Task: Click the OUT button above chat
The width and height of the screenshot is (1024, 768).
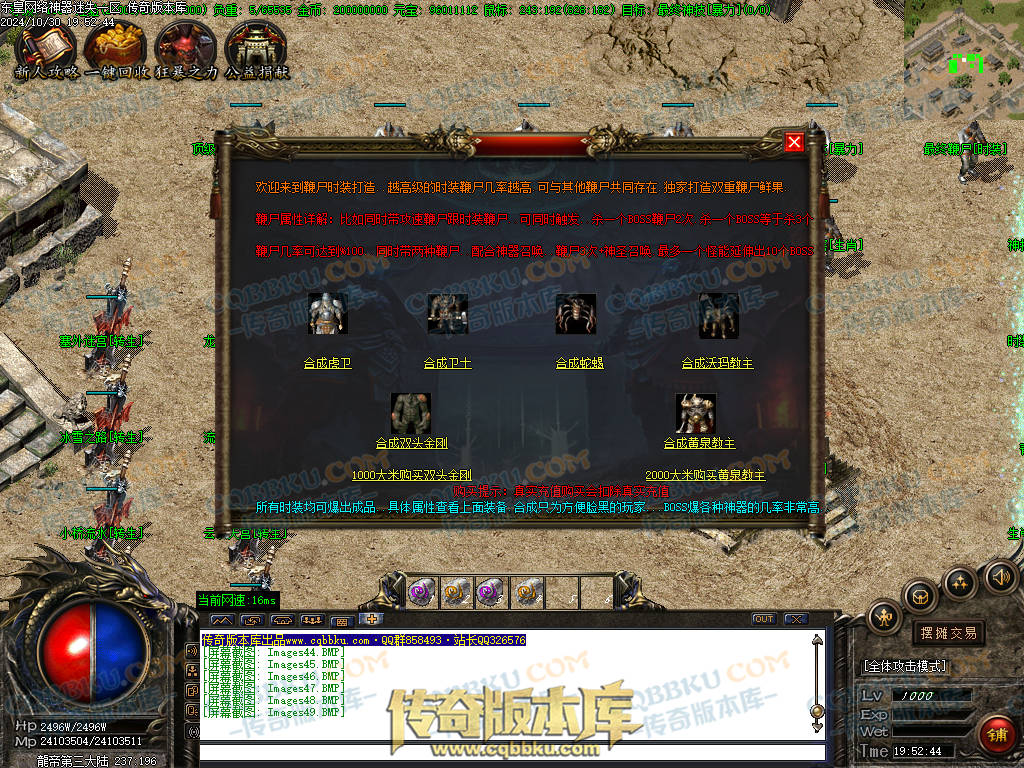Action: tap(764, 619)
